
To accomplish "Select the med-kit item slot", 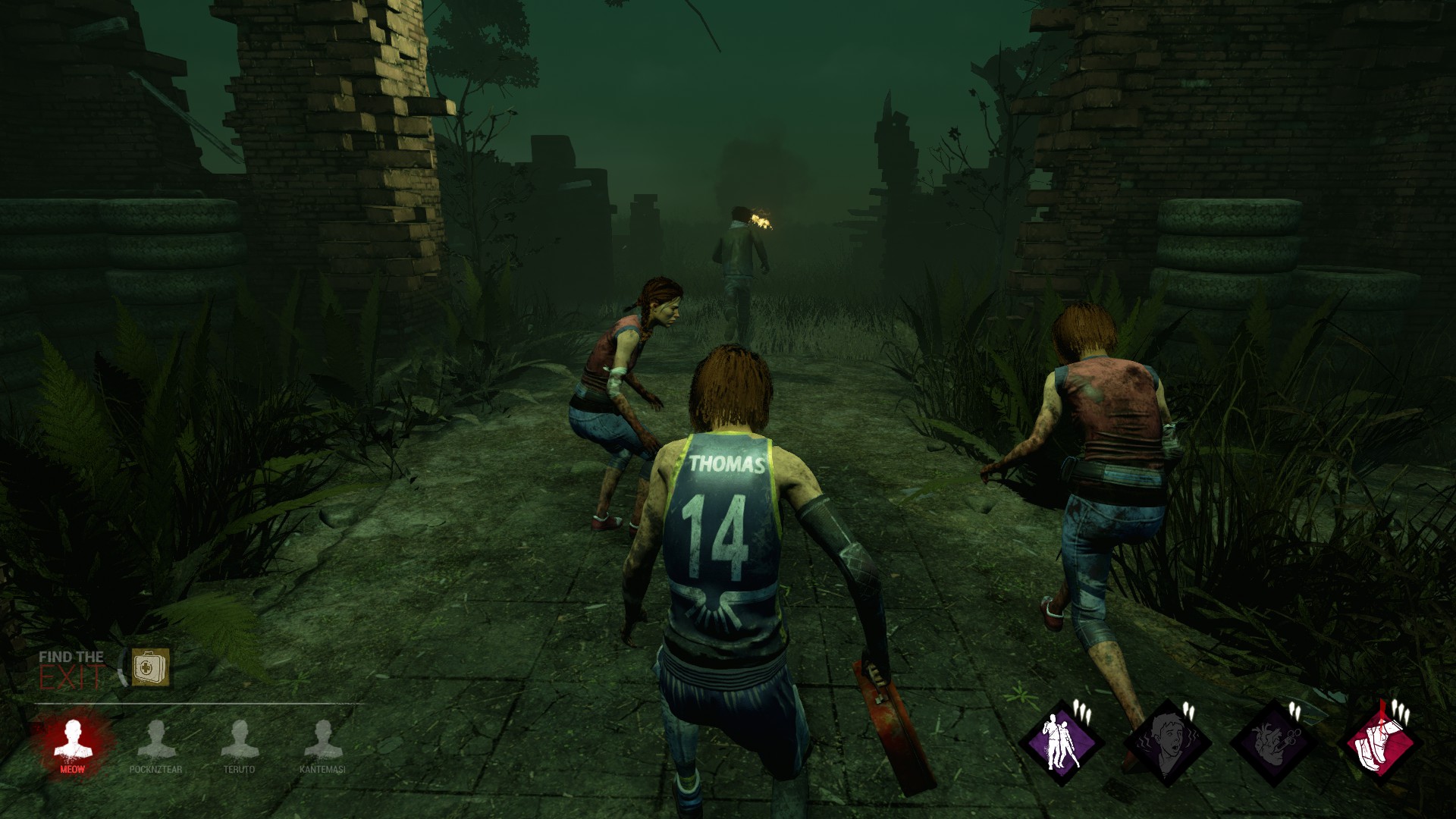I will [x=150, y=667].
